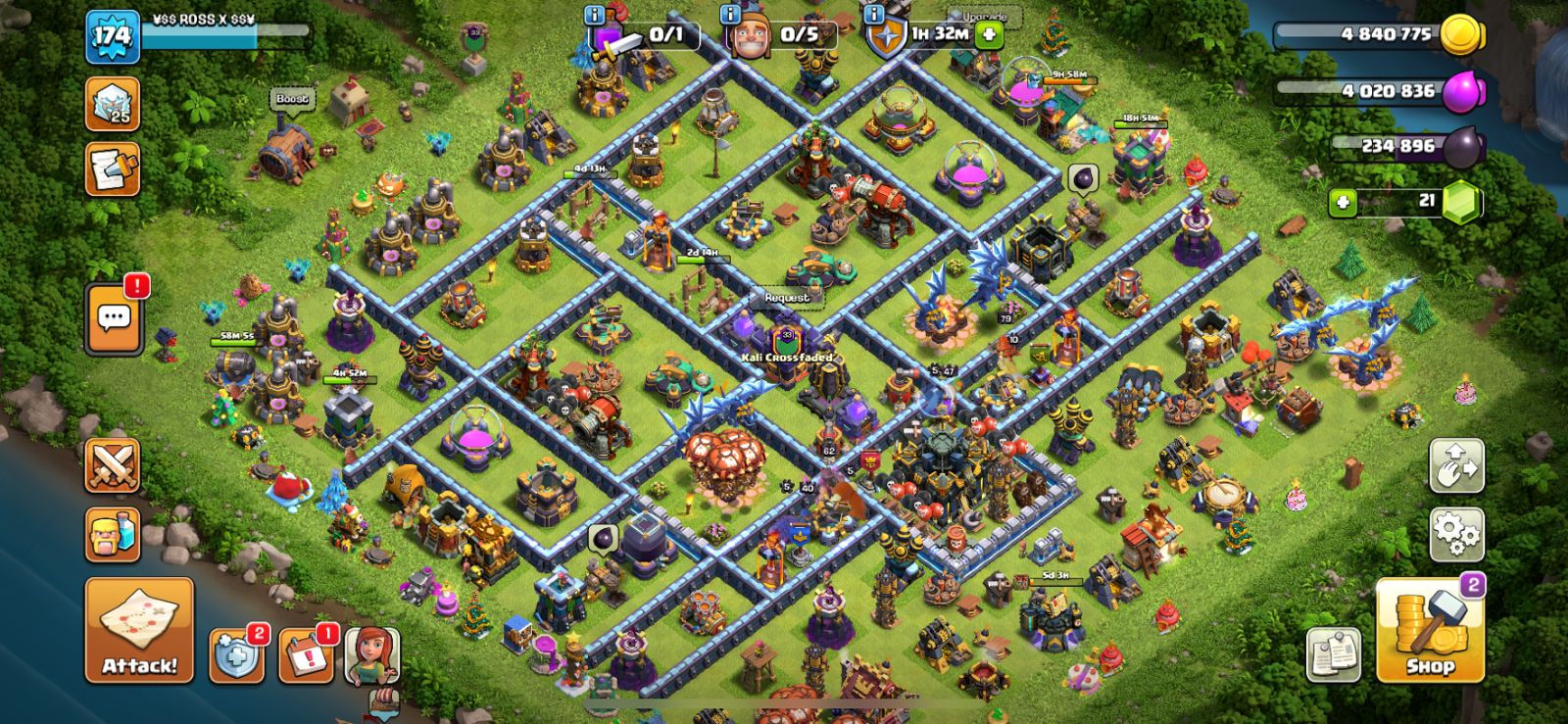
Task: Open the shield plus button
Action: (x=236, y=655)
